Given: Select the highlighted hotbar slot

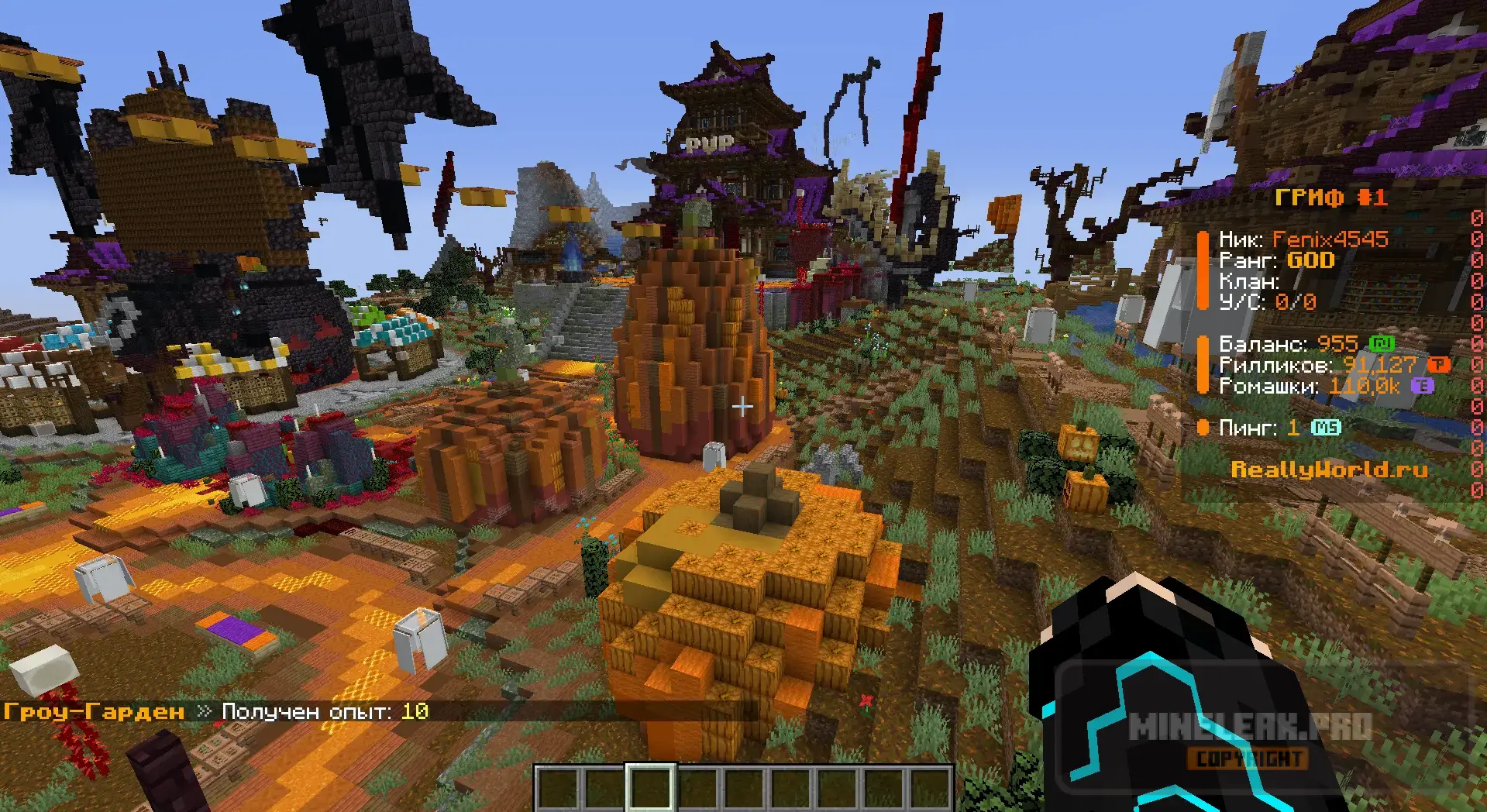Looking at the screenshot, I should coord(651,789).
